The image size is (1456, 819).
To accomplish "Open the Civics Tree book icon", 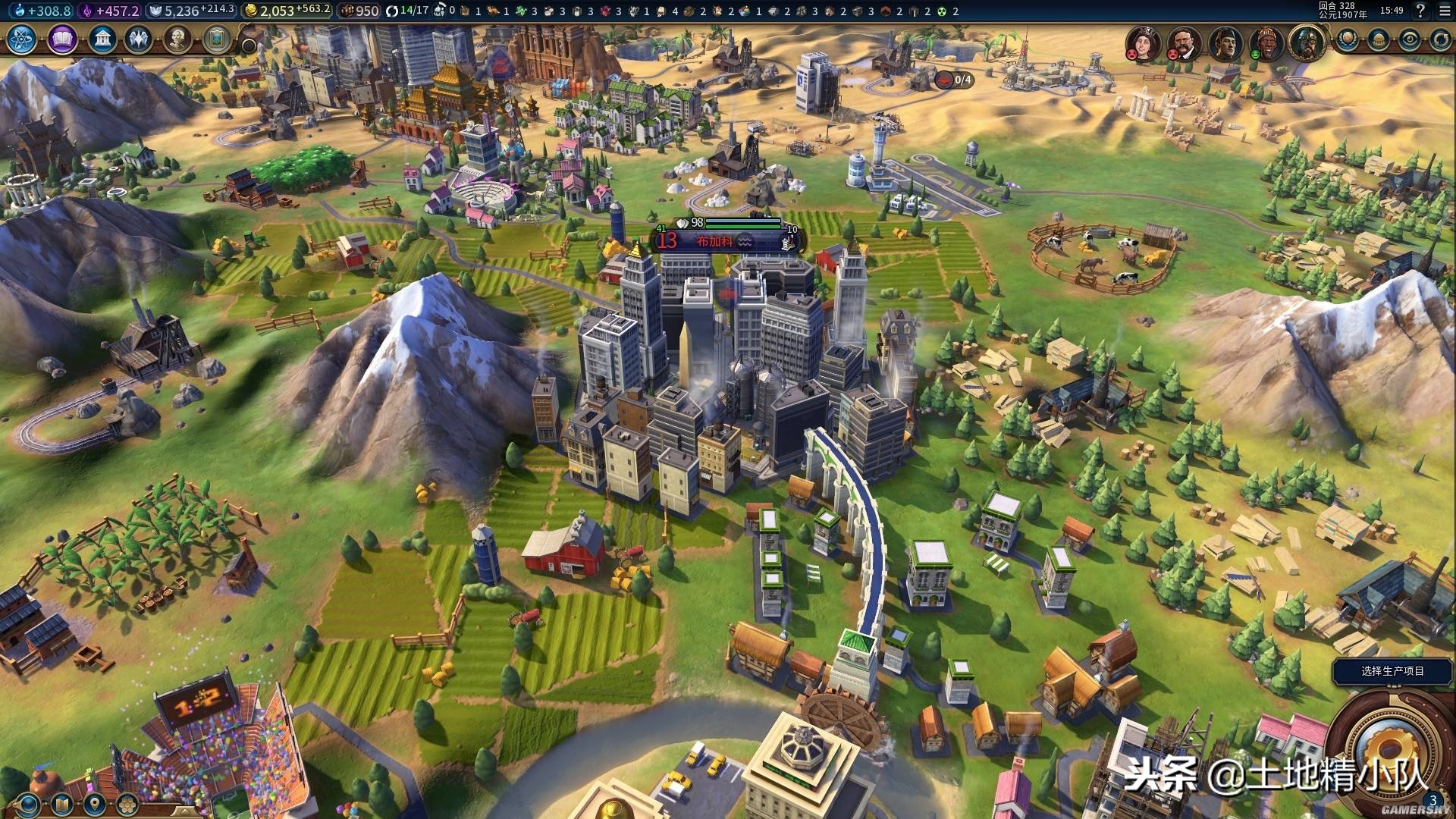I will (62, 39).
